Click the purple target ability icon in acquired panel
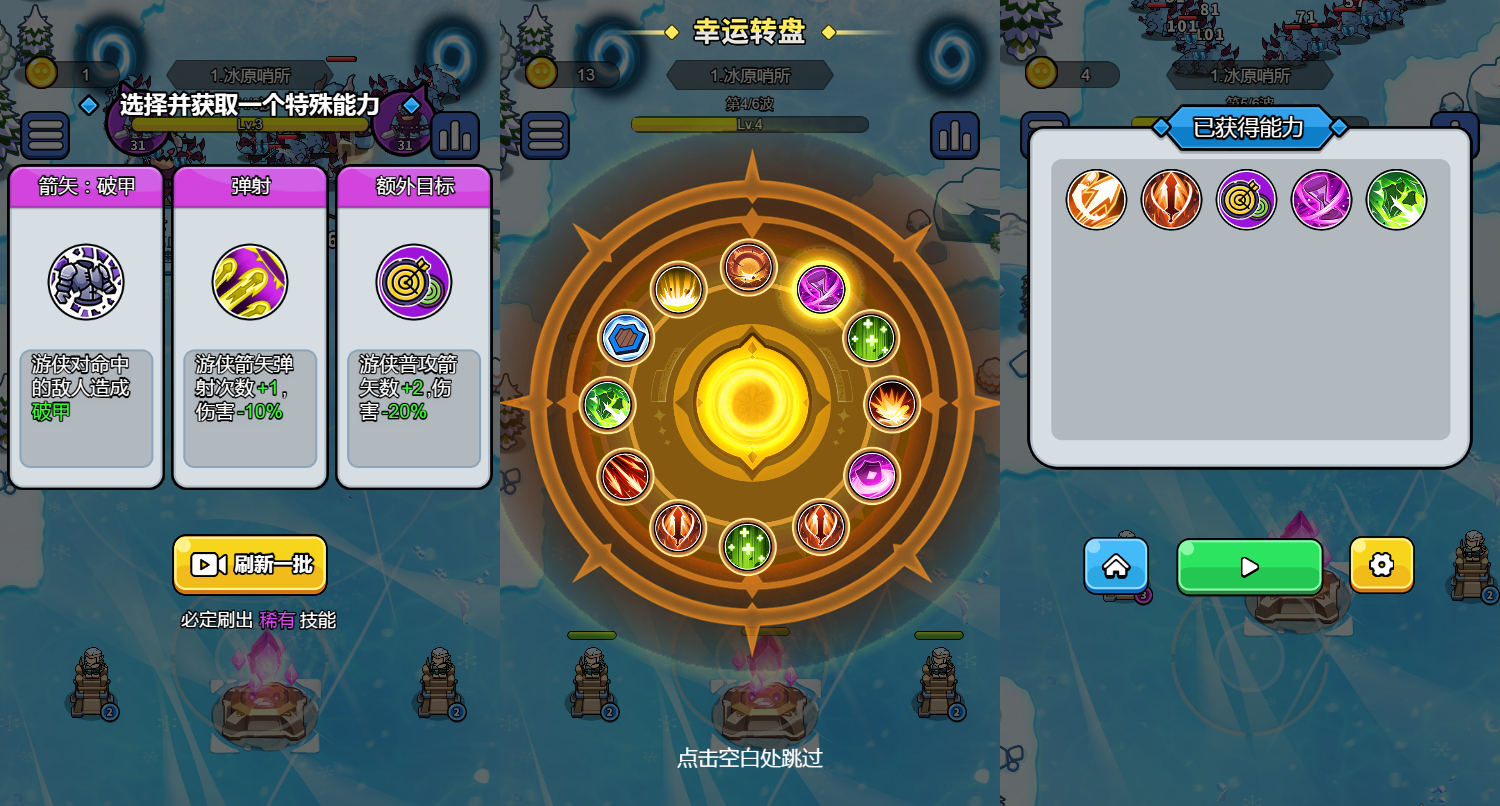 tap(1246, 199)
